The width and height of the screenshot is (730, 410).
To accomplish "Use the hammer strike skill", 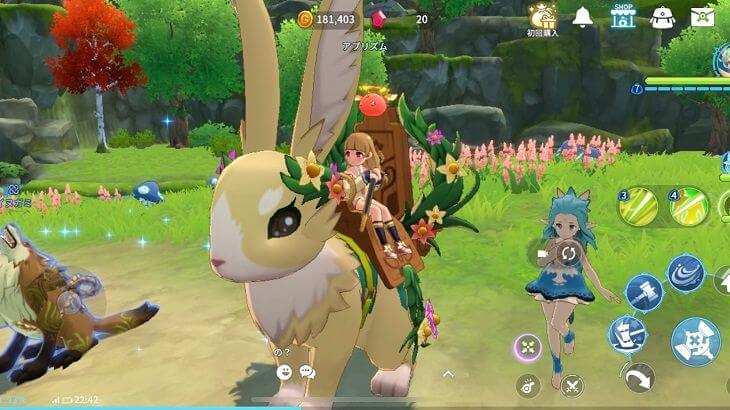I will pos(644,293).
